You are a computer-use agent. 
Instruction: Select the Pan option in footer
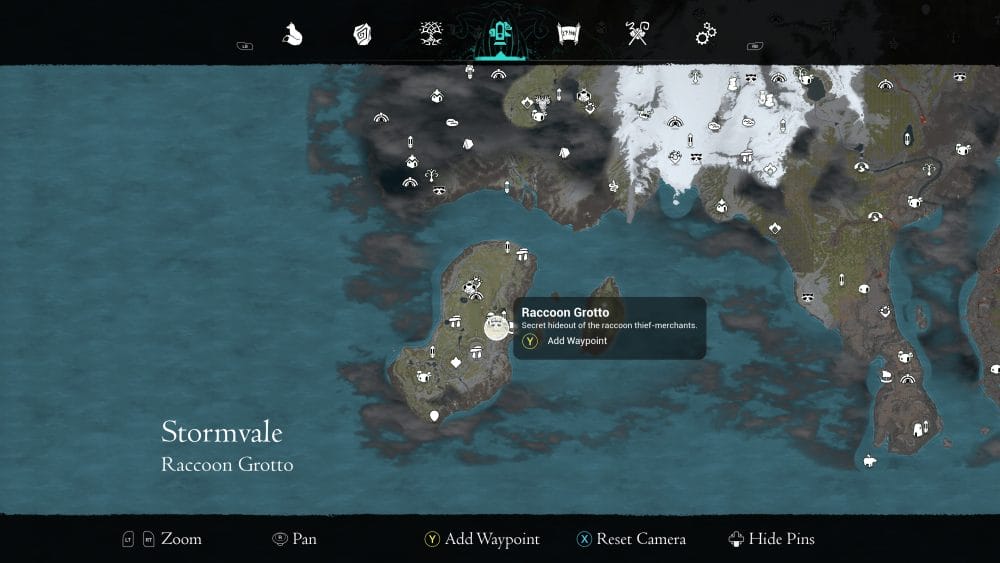click(x=294, y=539)
